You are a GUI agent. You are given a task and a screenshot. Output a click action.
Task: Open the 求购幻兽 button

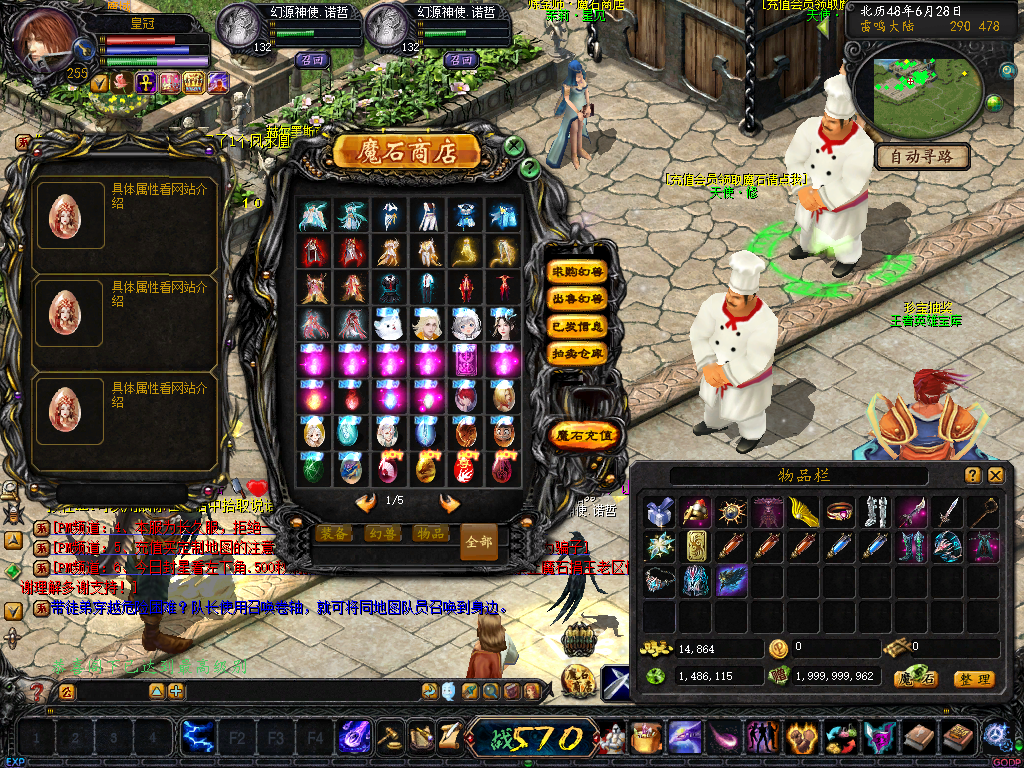click(x=578, y=272)
